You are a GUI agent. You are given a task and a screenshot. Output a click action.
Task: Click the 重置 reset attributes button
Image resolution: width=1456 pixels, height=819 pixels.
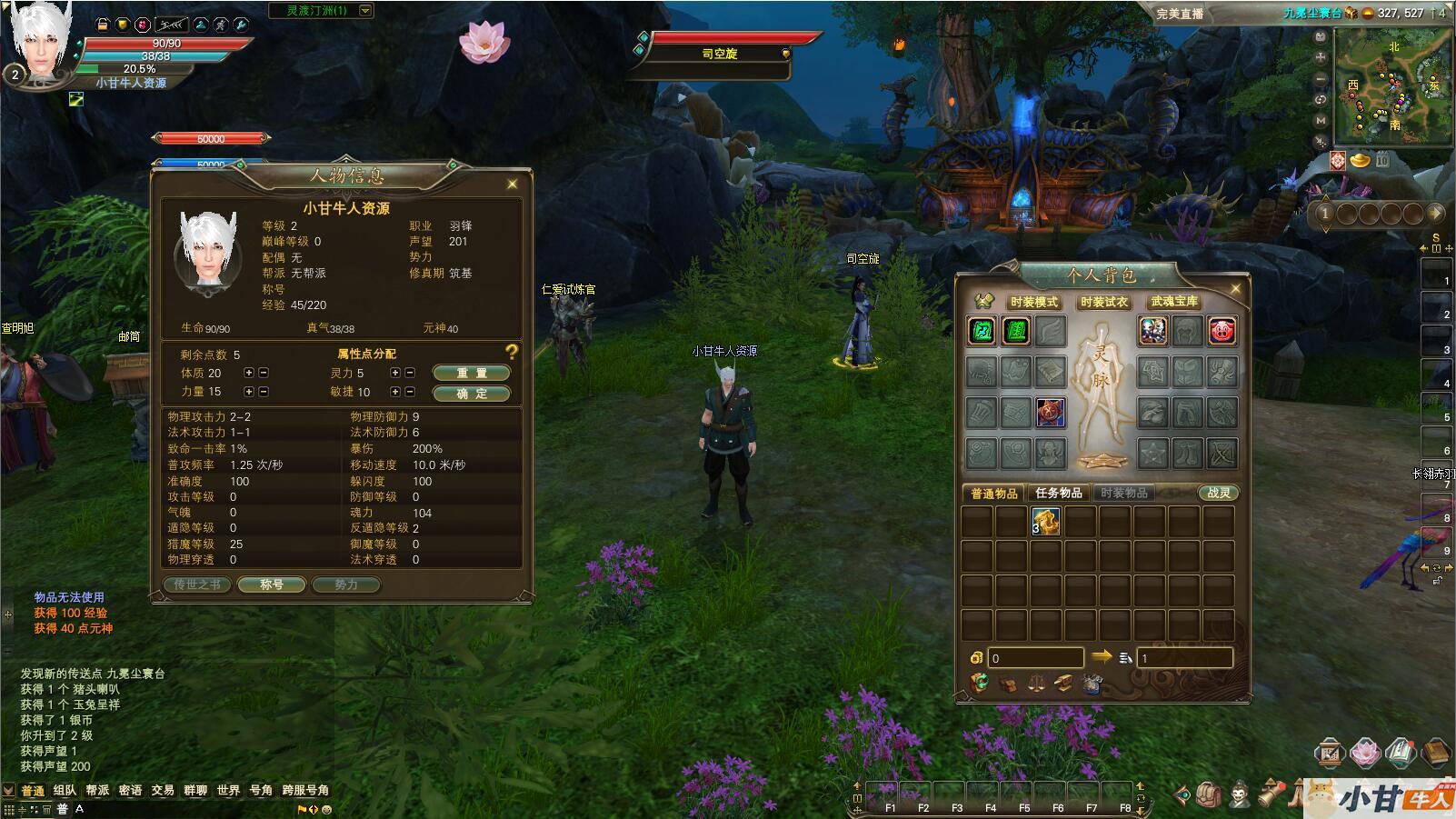pos(471,373)
